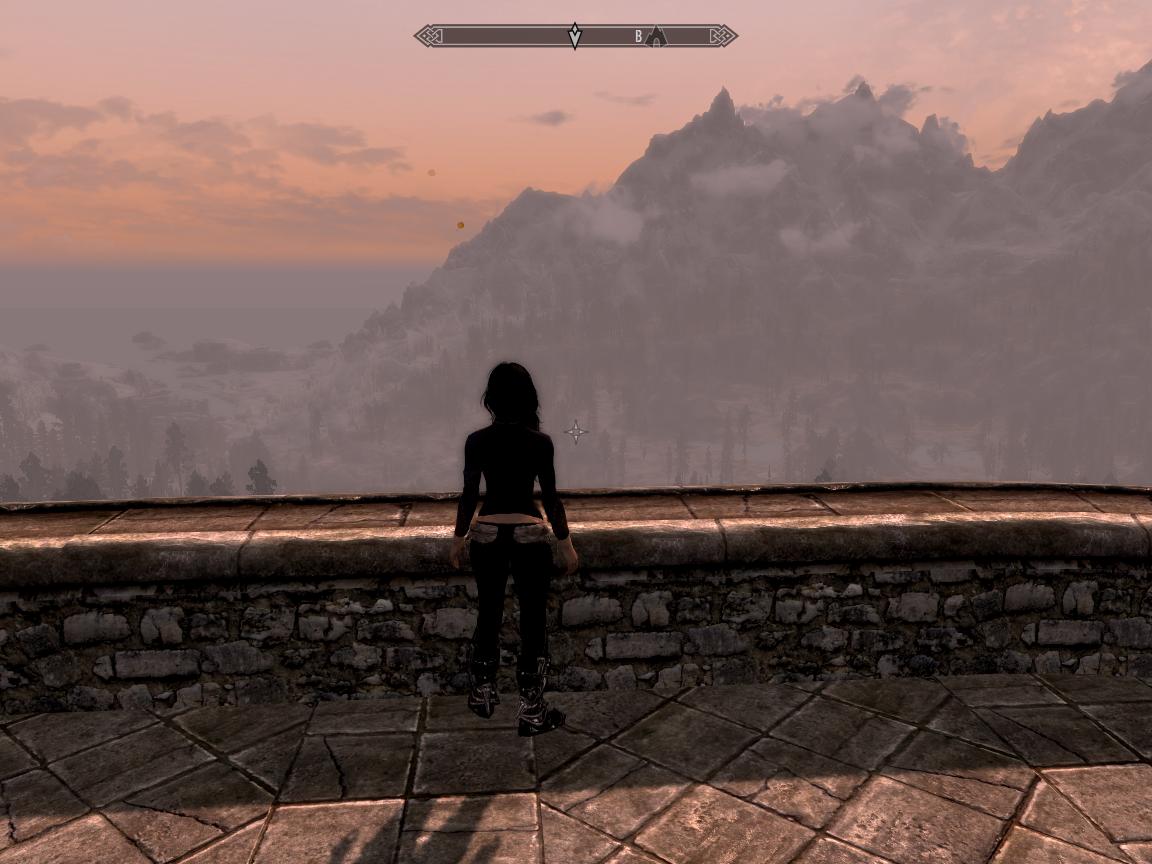Click the quest arrow marker on the compass

point(575,36)
